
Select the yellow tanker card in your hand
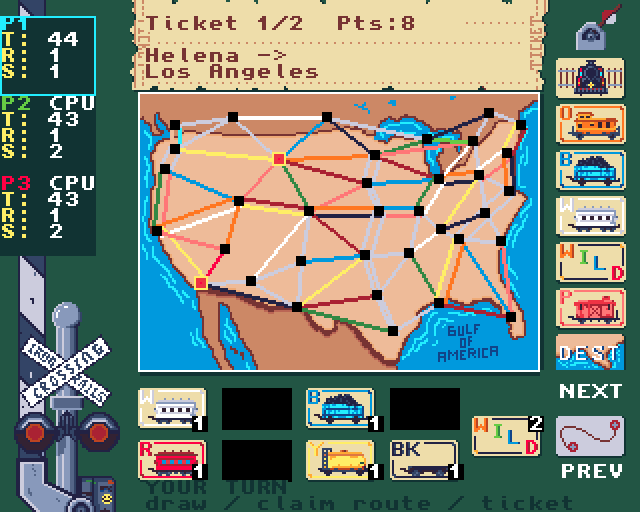pyautogui.click(x=341, y=460)
